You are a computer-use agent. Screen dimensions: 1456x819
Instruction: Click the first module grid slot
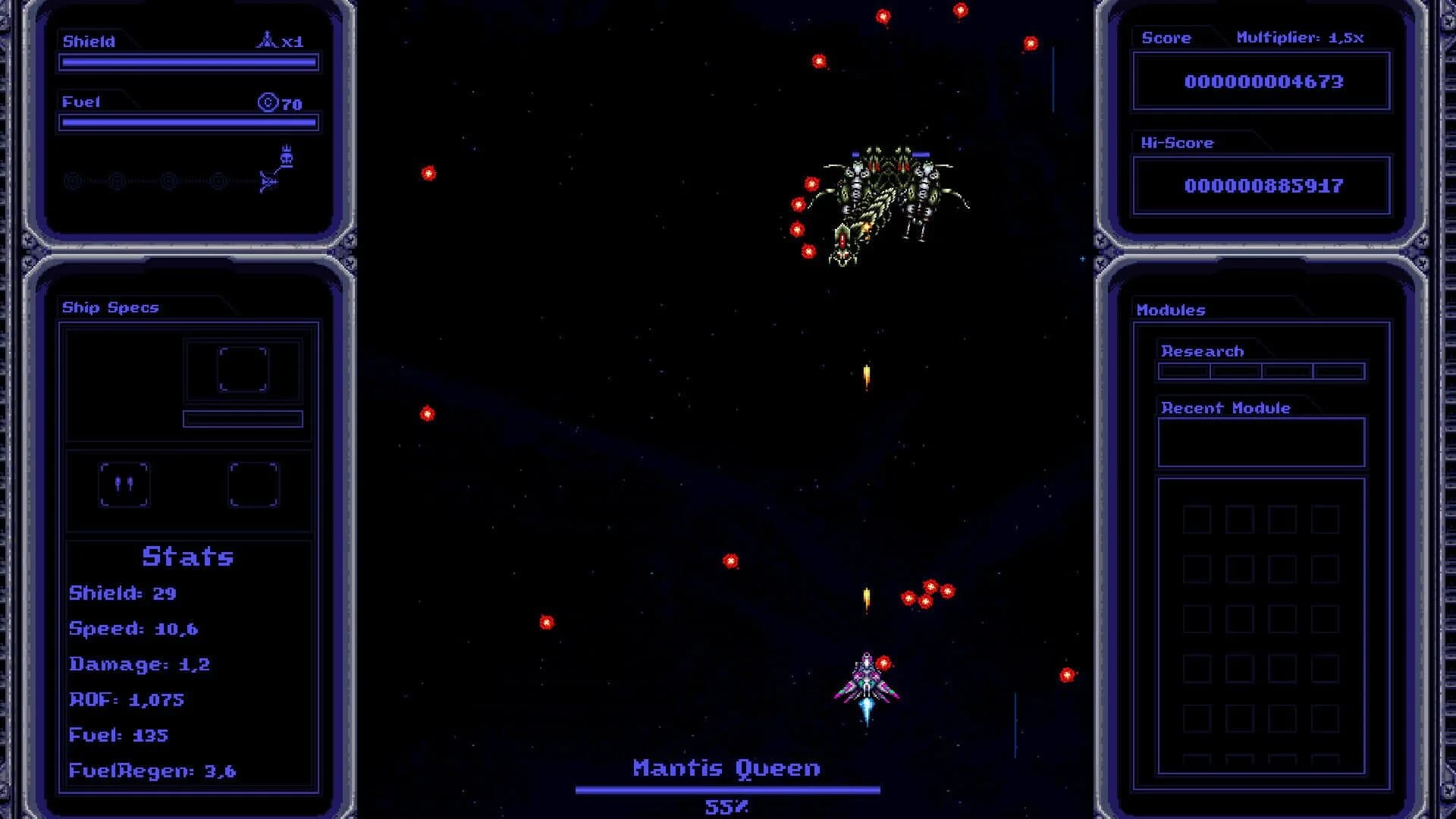click(x=1196, y=519)
